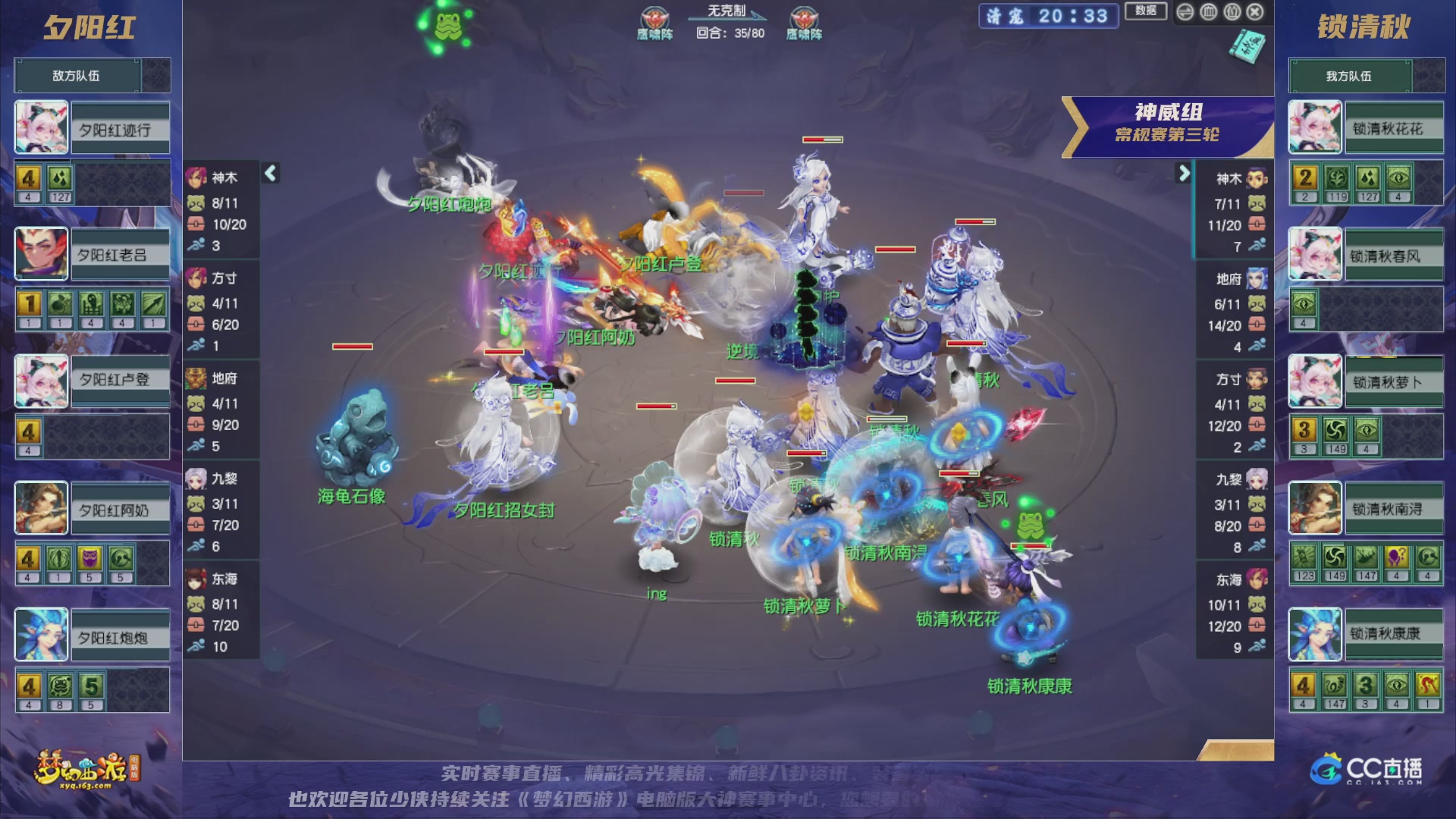Select 锁清秋康康's character portrait
Screen dimensions: 1456x819
pos(1314,635)
